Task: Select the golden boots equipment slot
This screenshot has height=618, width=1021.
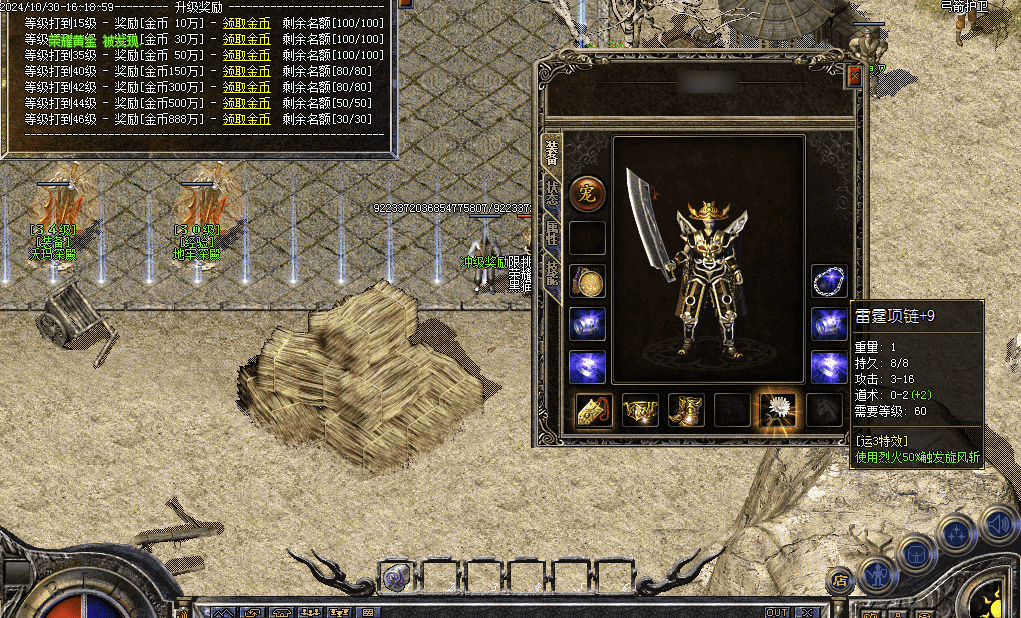Action: tap(685, 409)
